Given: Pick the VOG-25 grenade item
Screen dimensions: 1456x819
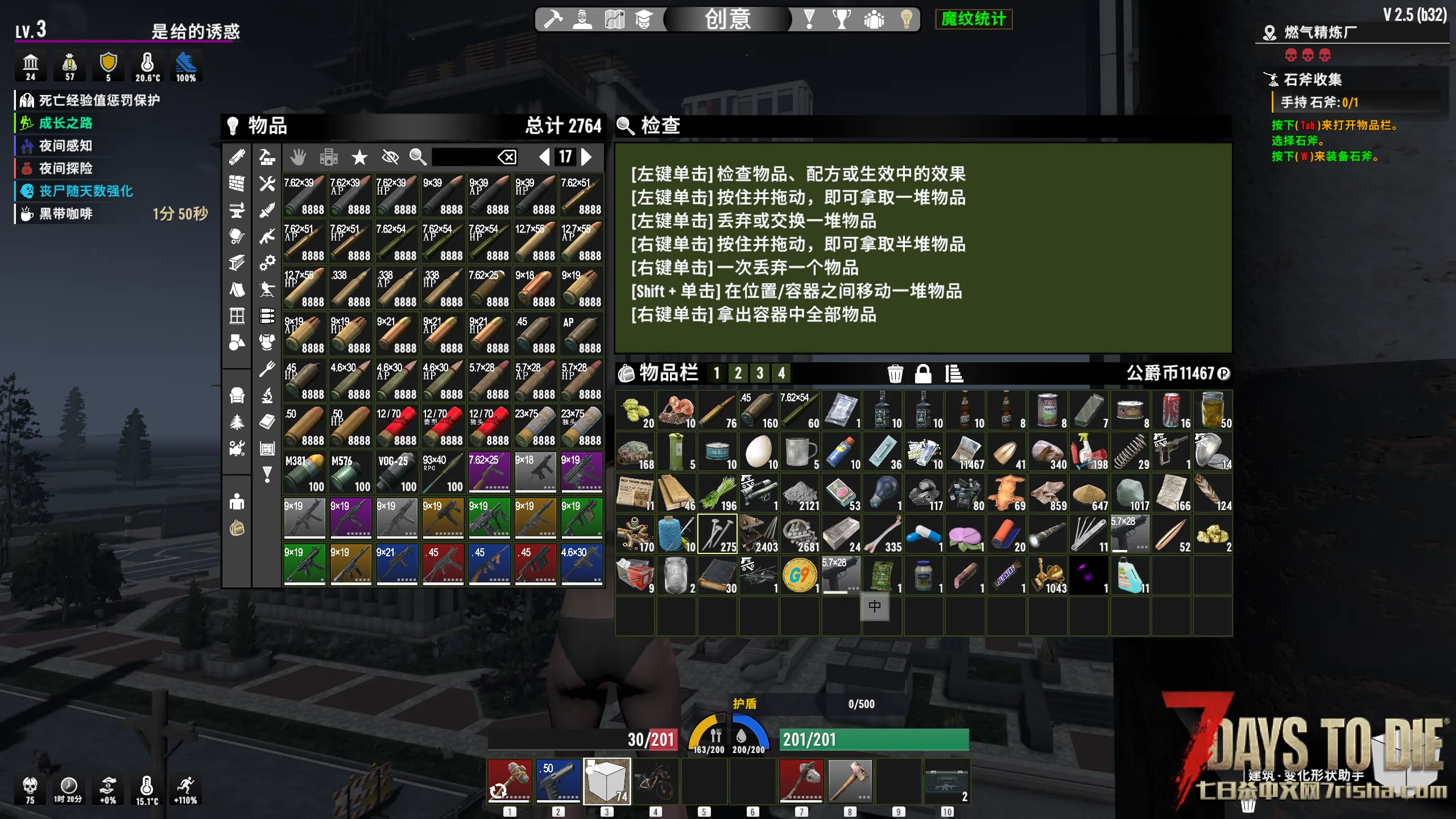Looking at the screenshot, I should [397, 473].
